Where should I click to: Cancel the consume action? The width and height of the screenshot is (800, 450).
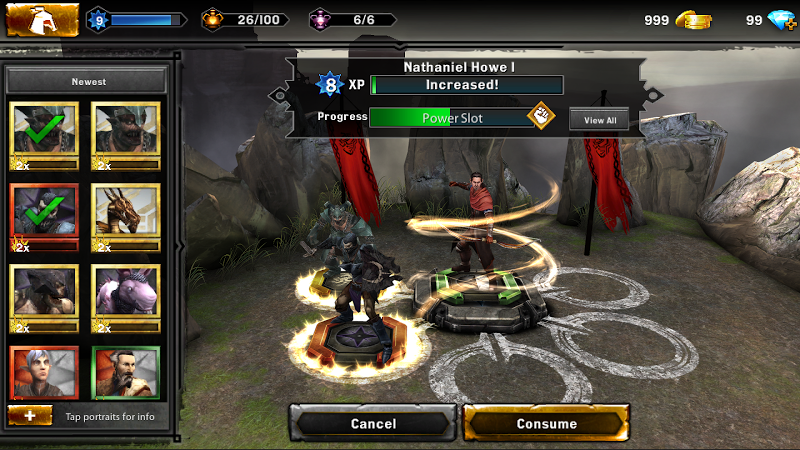(x=374, y=423)
